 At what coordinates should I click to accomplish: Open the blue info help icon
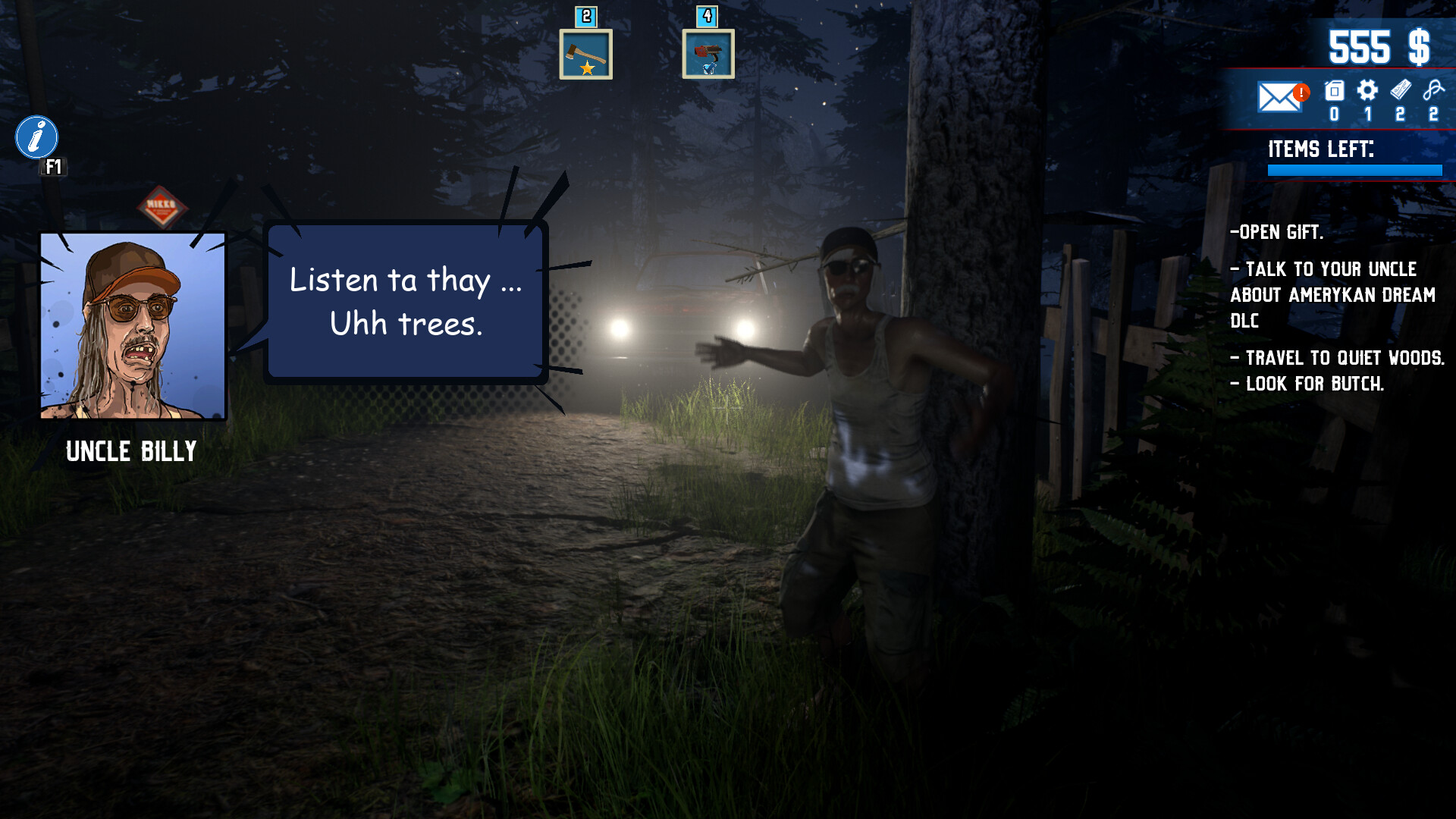pyautogui.click(x=36, y=137)
